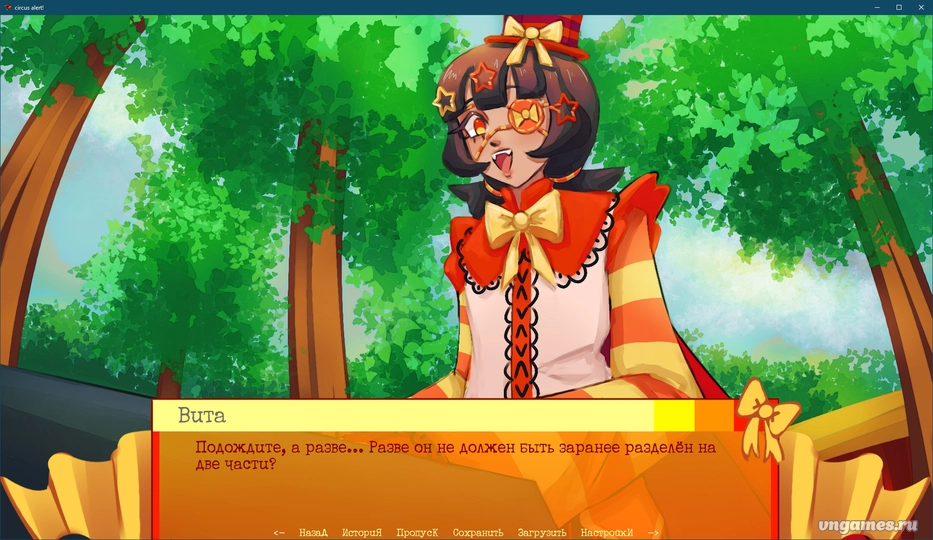The width and height of the screenshot is (933, 540).
Task: Activate Пропуск (Skip) in the quick menu
Action: click(417, 533)
